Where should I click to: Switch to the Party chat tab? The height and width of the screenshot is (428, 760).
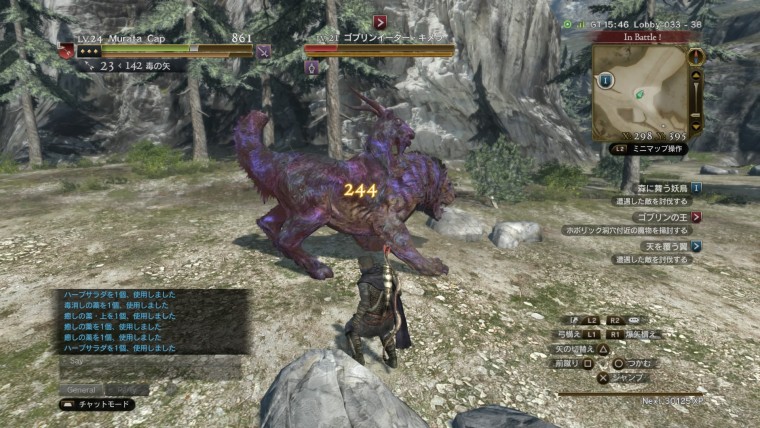[x=127, y=389]
